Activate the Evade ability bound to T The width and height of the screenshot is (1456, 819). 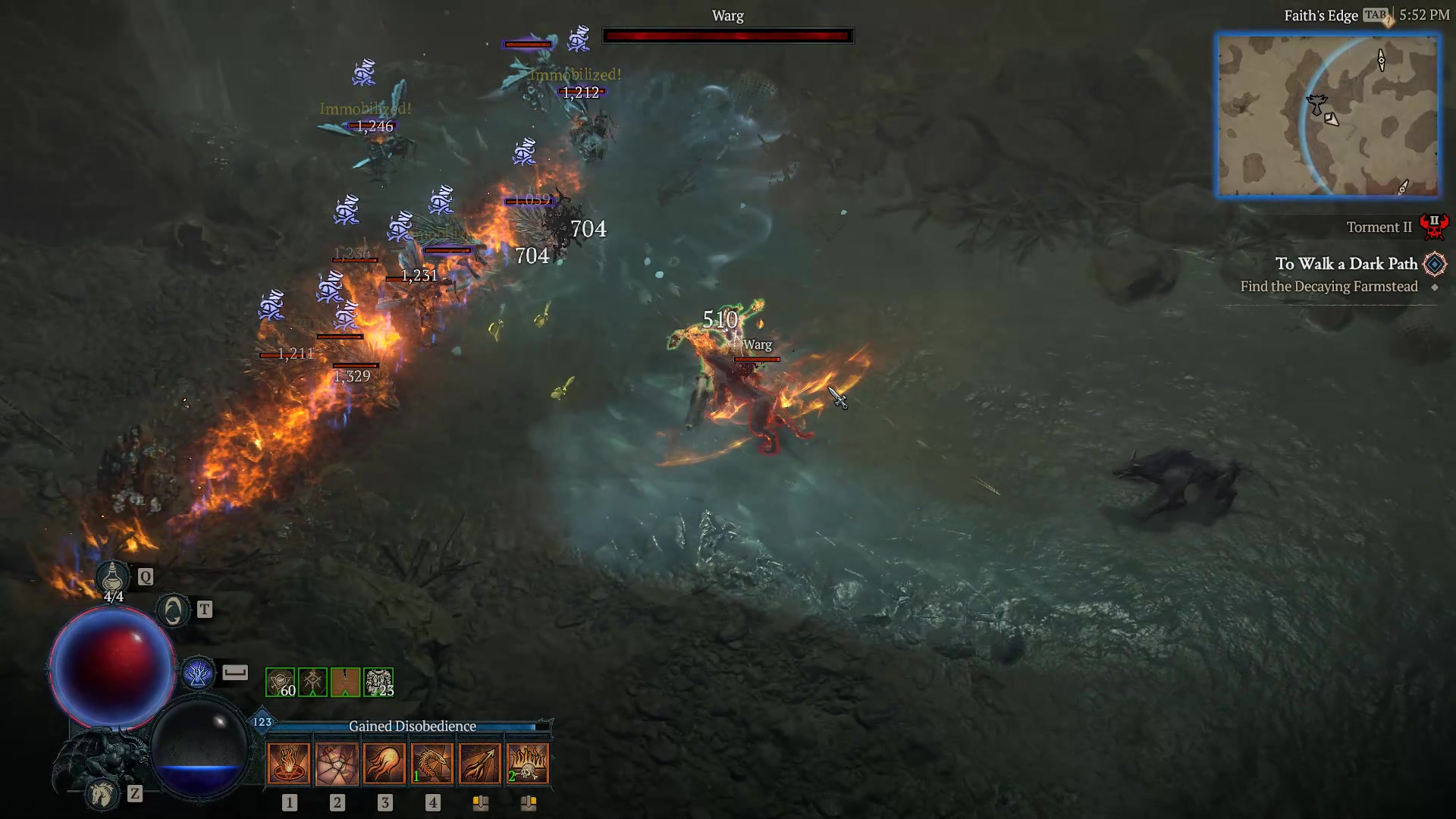click(173, 610)
